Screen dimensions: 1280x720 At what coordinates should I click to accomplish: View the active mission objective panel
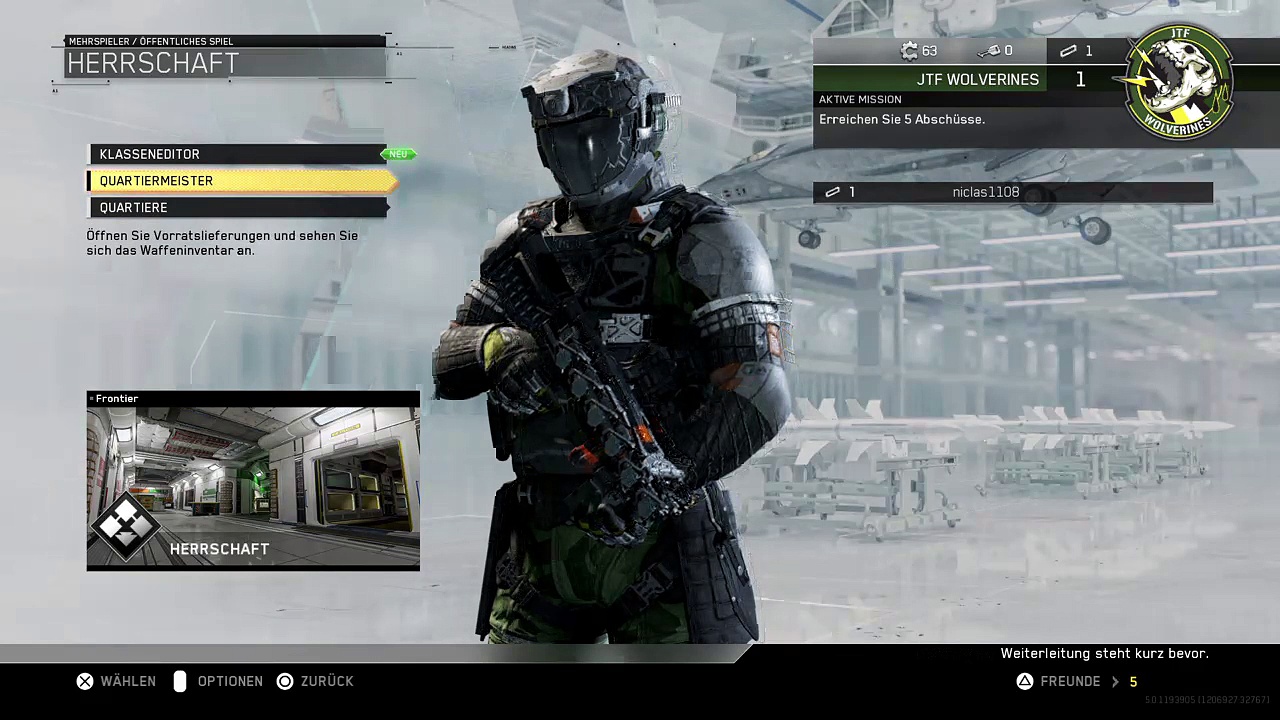pos(965,119)
